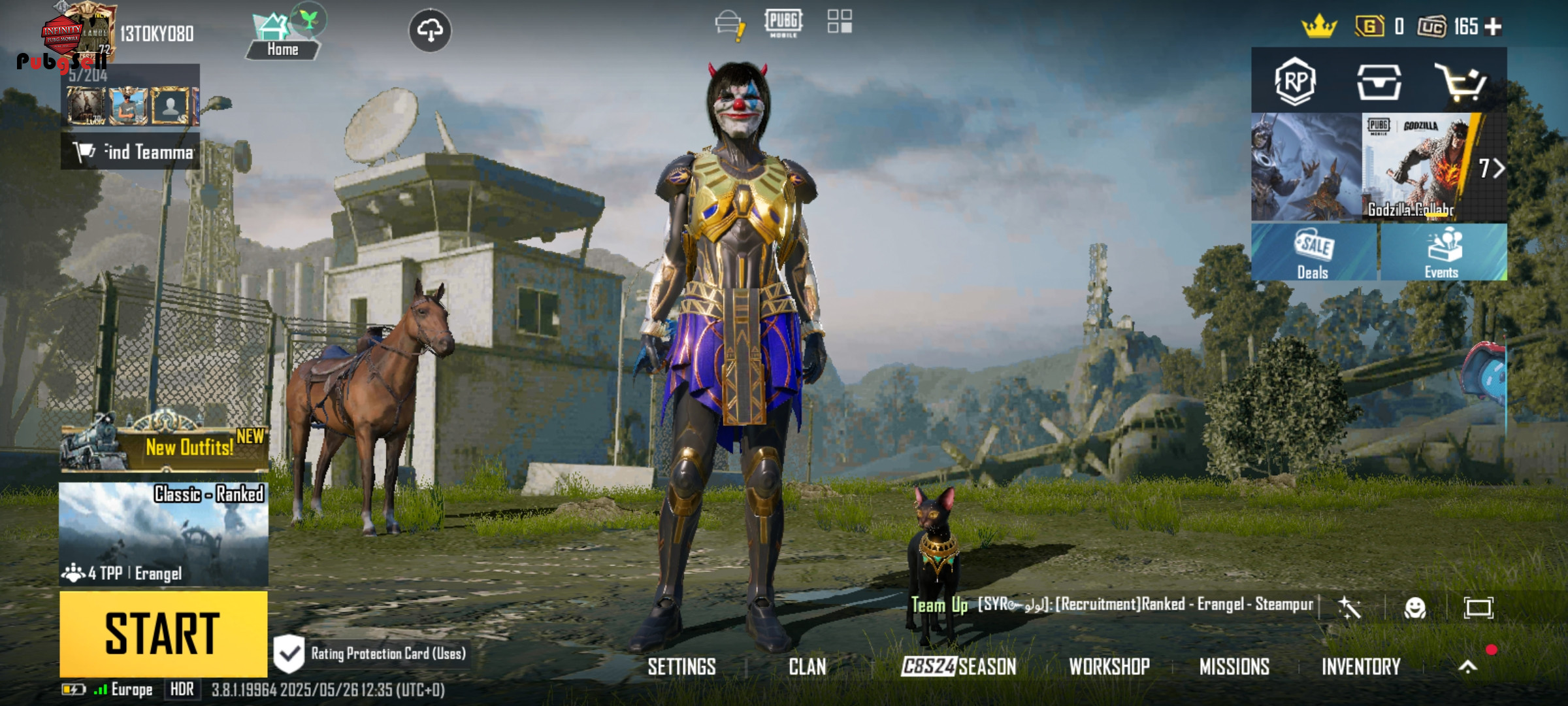Click the yellow START button
The width and height of the screenshot is (1568, 706).
(163, 633)
